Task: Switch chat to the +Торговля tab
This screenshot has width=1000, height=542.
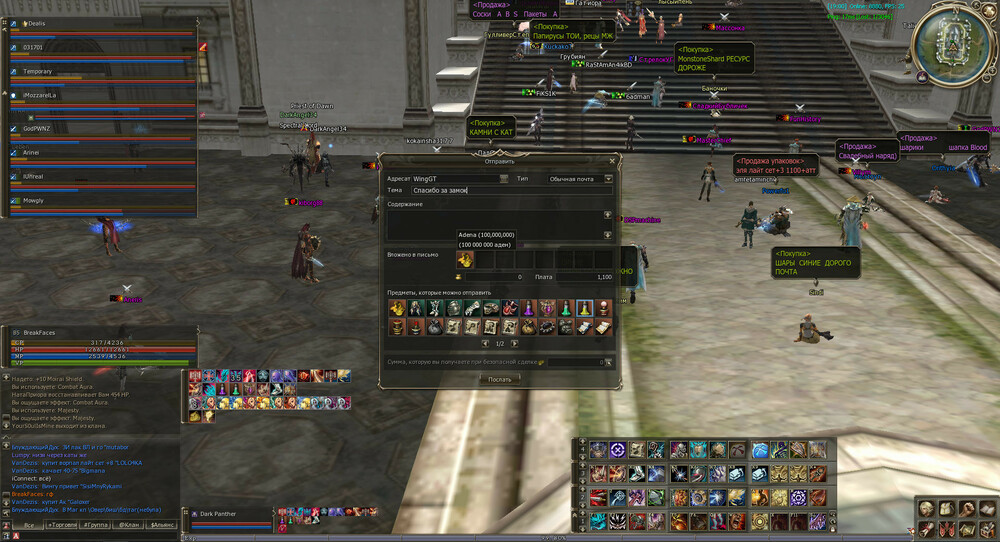Action: tap(64, 524)
